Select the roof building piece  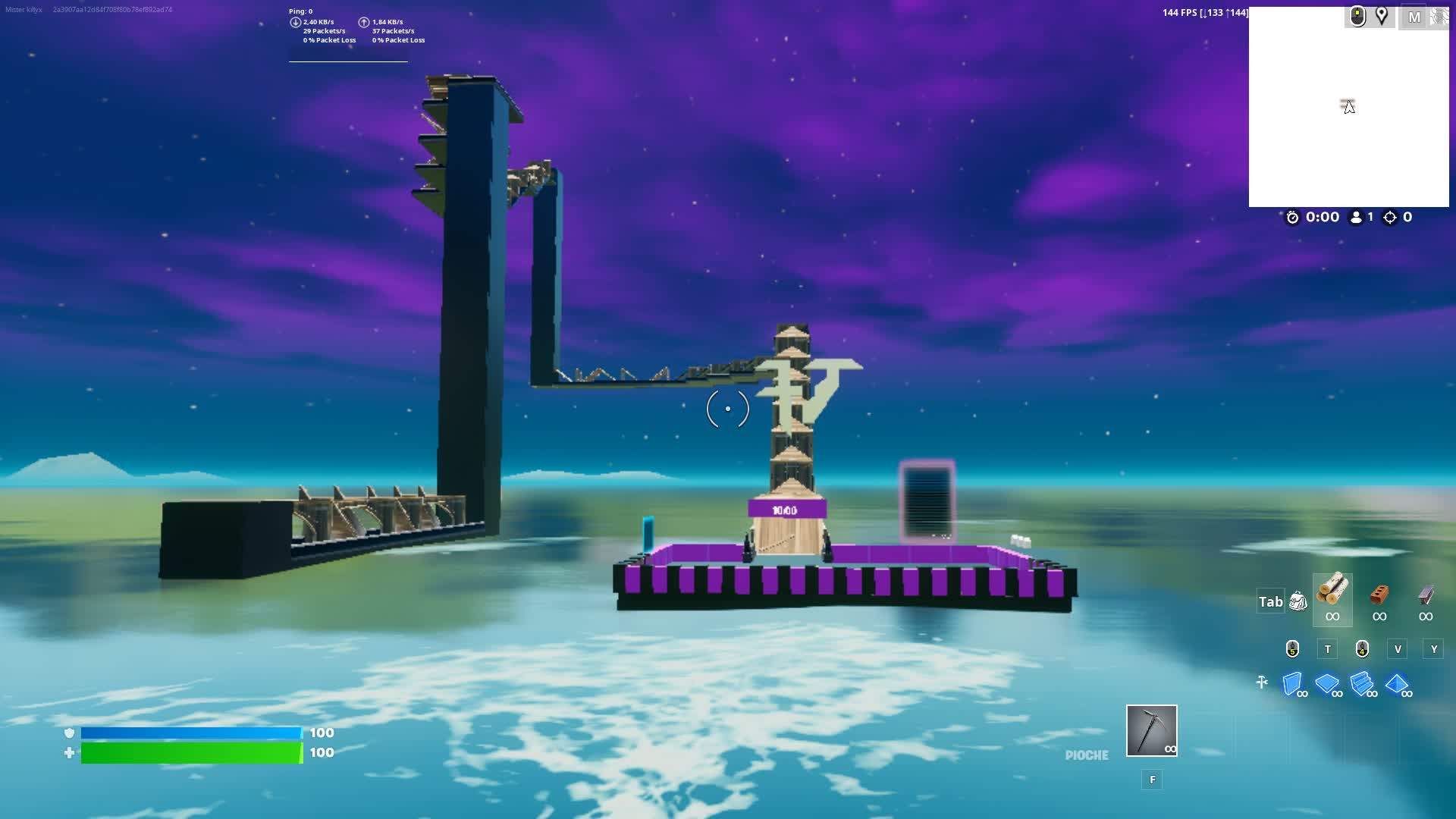pyautogui.click(x=1398, y=682)
